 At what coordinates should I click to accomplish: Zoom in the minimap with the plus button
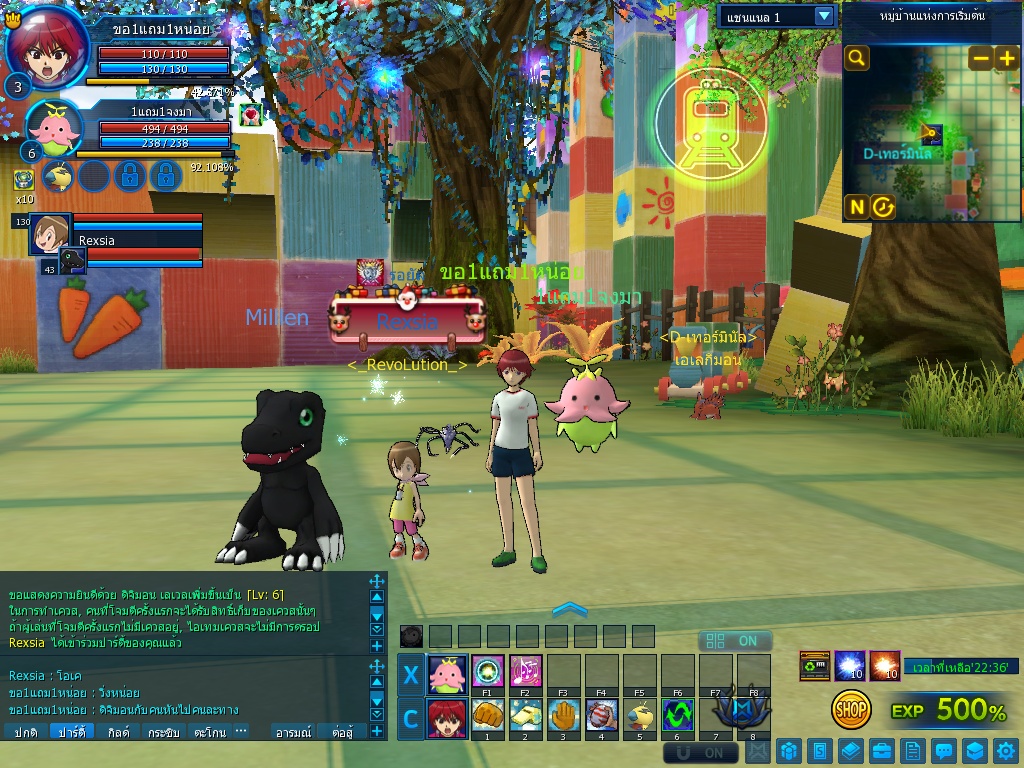pyautogui.click(x=1006, y=58)
